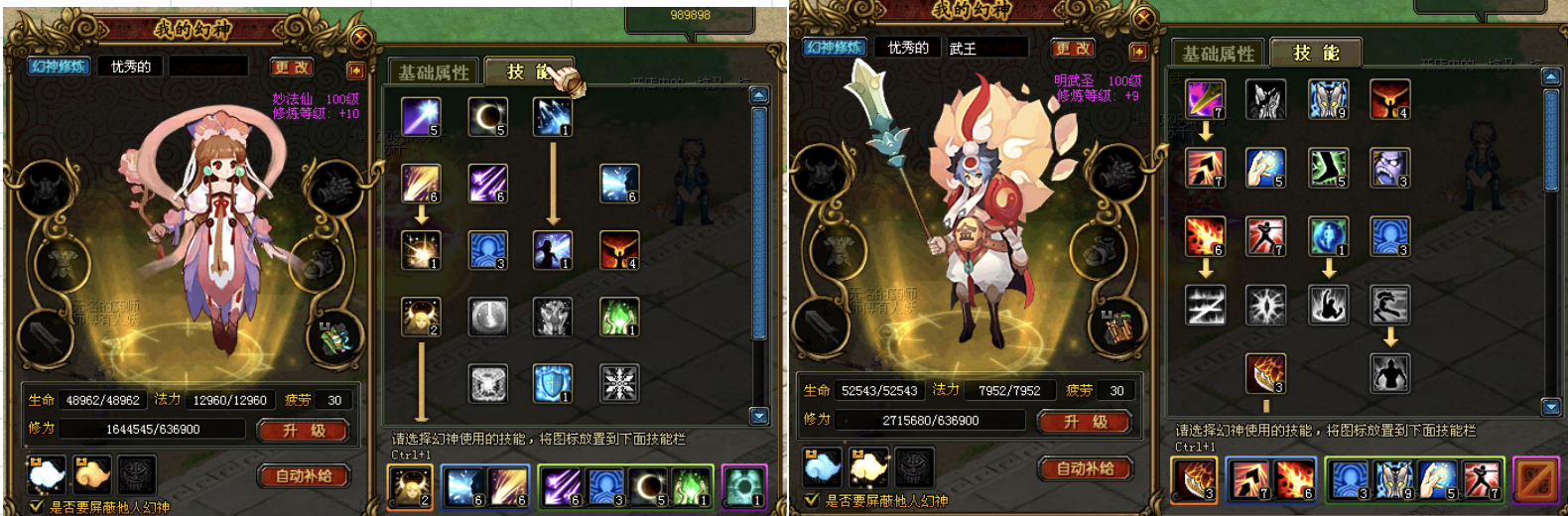Enable 自动补给 for the 妙法仙 spirit
1568x516 pixels.
pos(304,476)
